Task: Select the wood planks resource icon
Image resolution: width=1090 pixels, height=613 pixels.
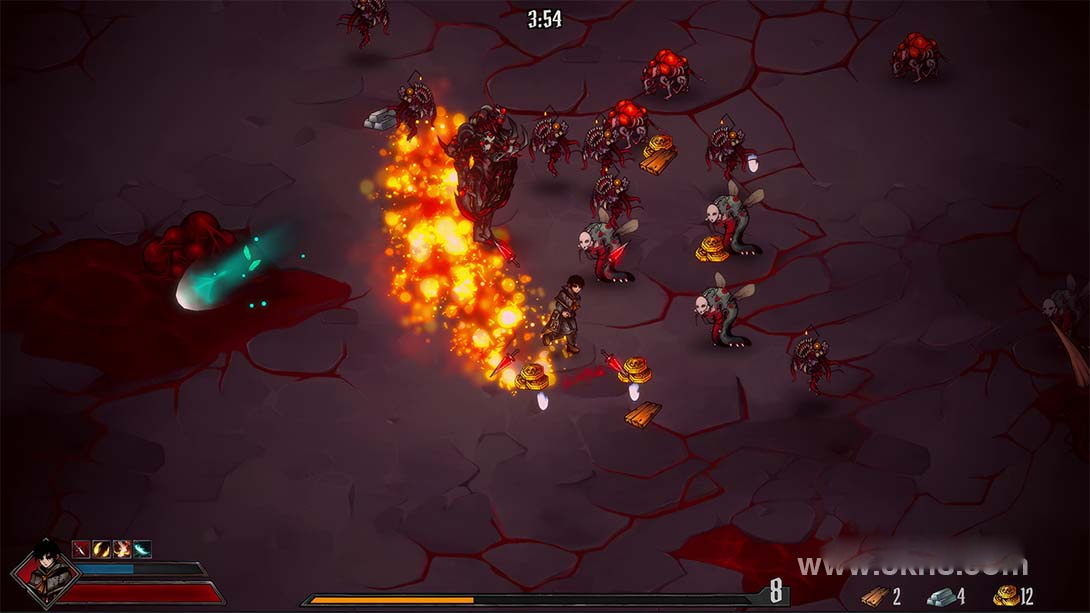Action: click(874, 597)
